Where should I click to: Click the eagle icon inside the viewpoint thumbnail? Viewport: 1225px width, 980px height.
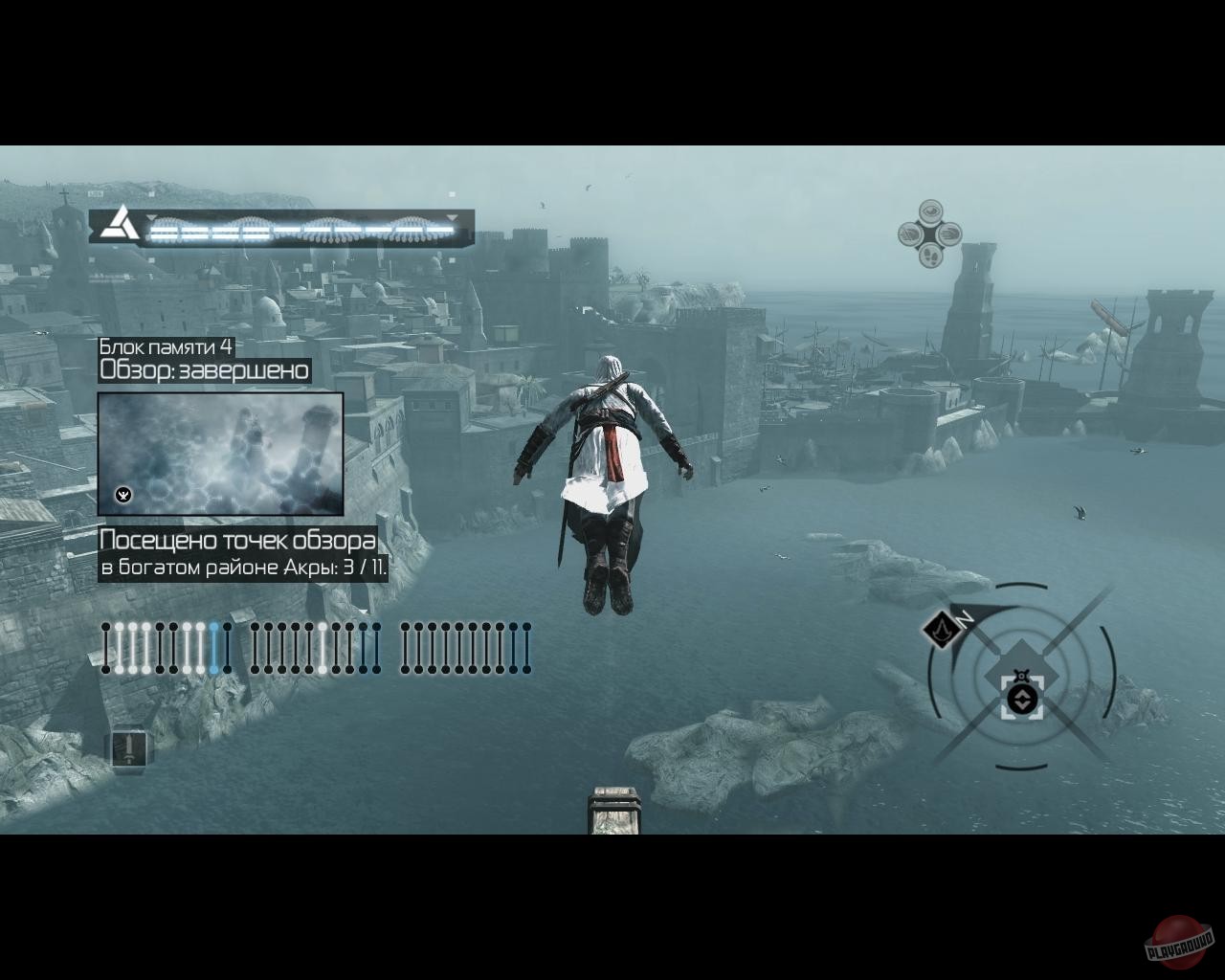(x=122, y=495)
